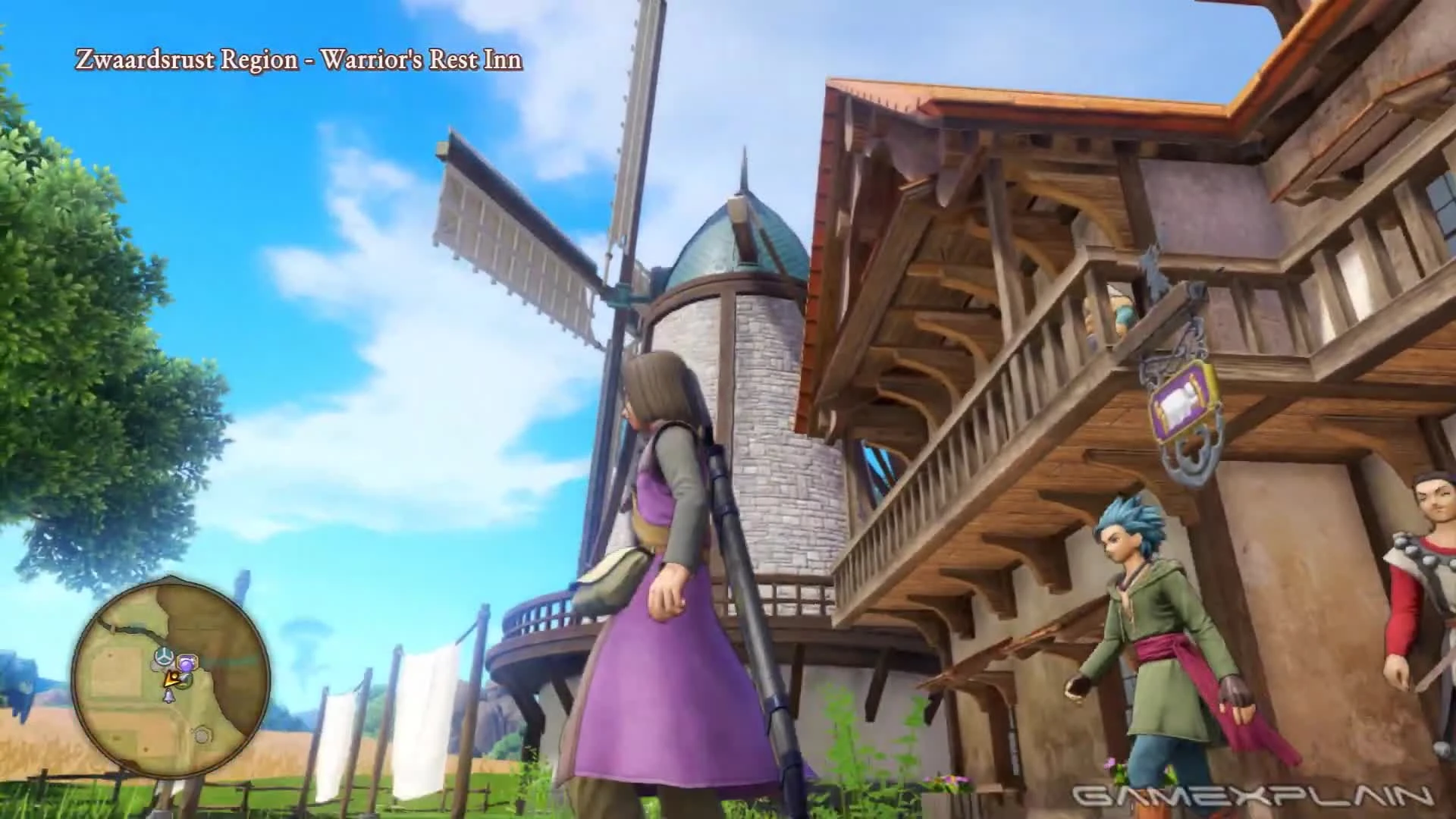Tap the small gray dot marker near minimap bottom
This screenshot has height=819, width=1456.
202,735
